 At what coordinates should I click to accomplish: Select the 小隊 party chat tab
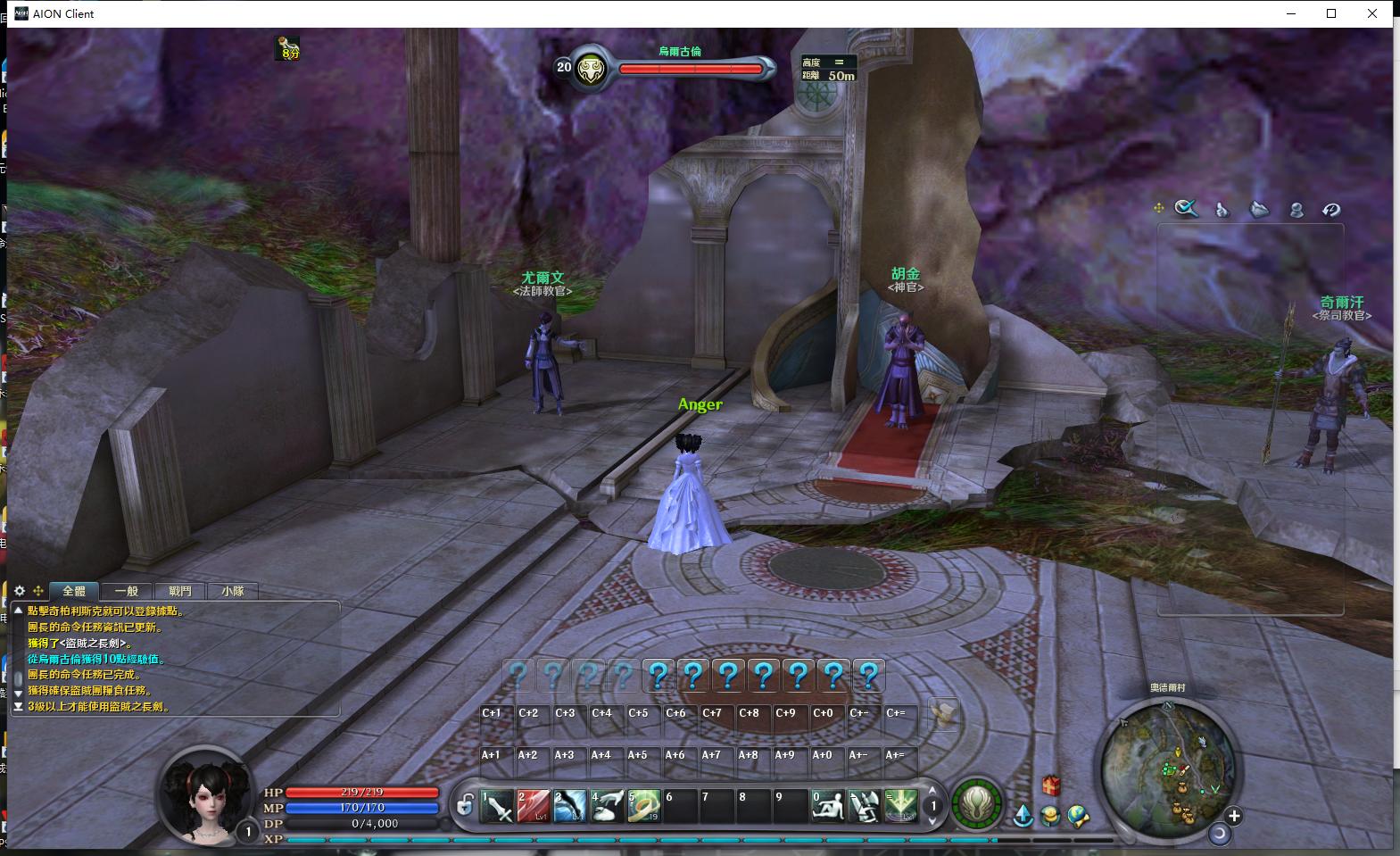click(232, 591)
